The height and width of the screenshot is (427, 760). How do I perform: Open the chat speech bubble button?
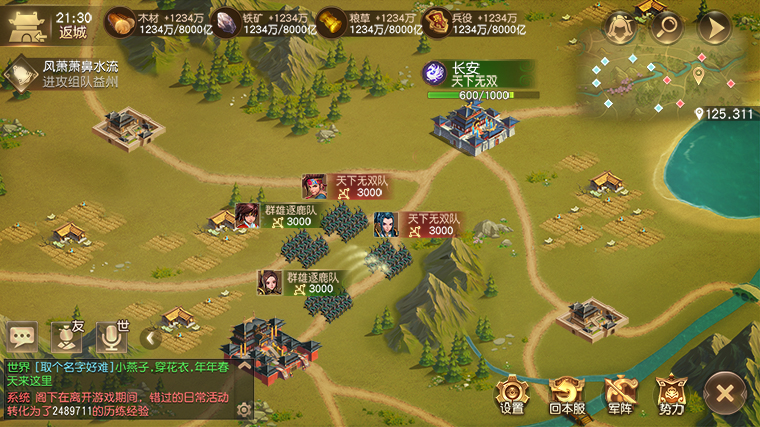click(x=22, y=337)
